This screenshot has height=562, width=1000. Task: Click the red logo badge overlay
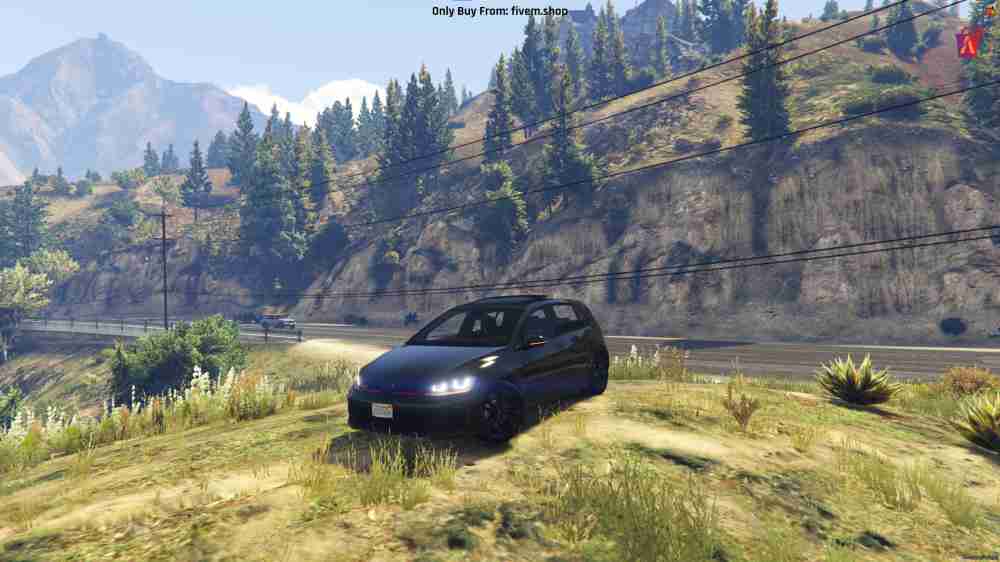click(969, 42)
